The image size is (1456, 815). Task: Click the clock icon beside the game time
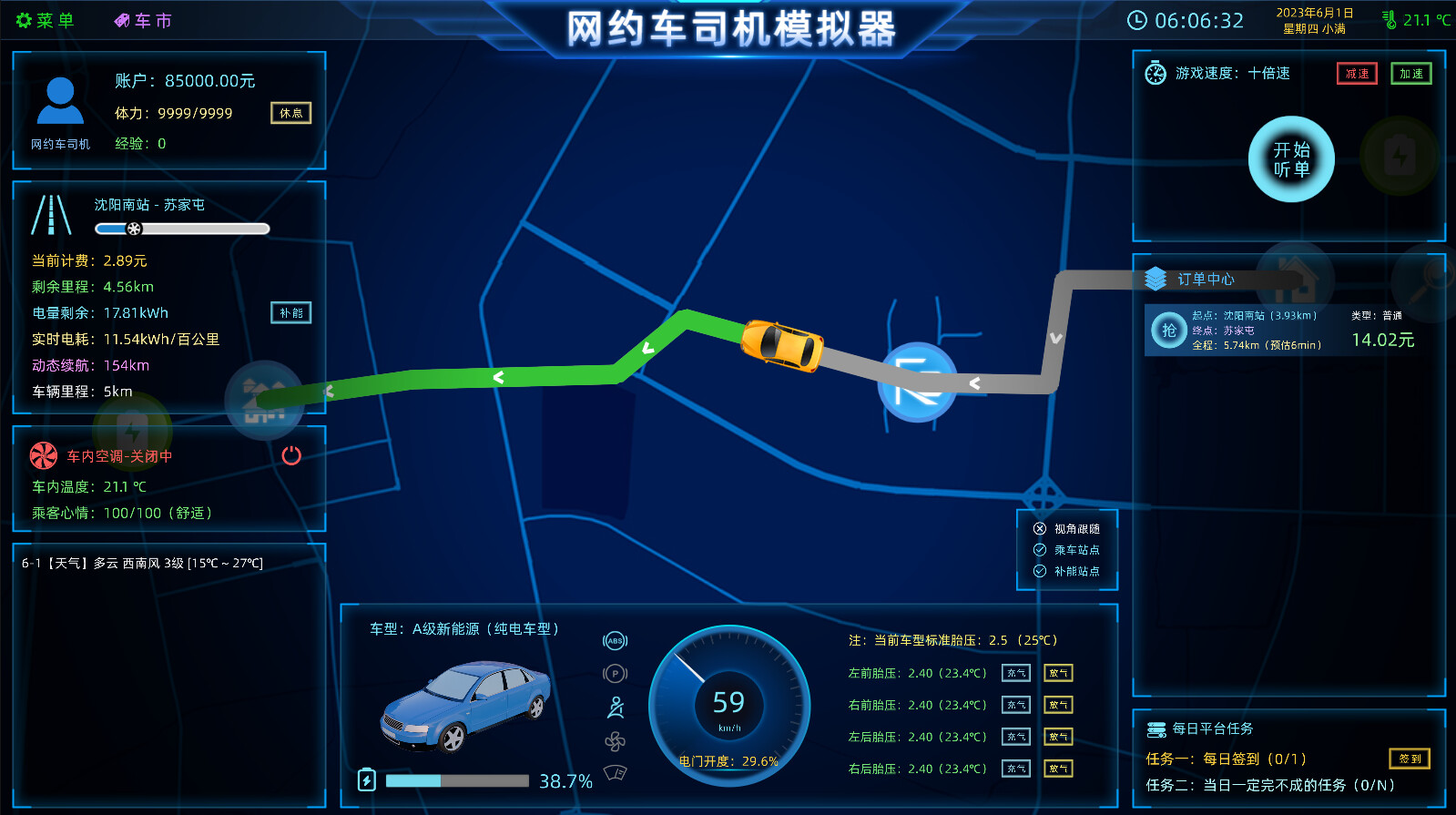[1139, 18]
